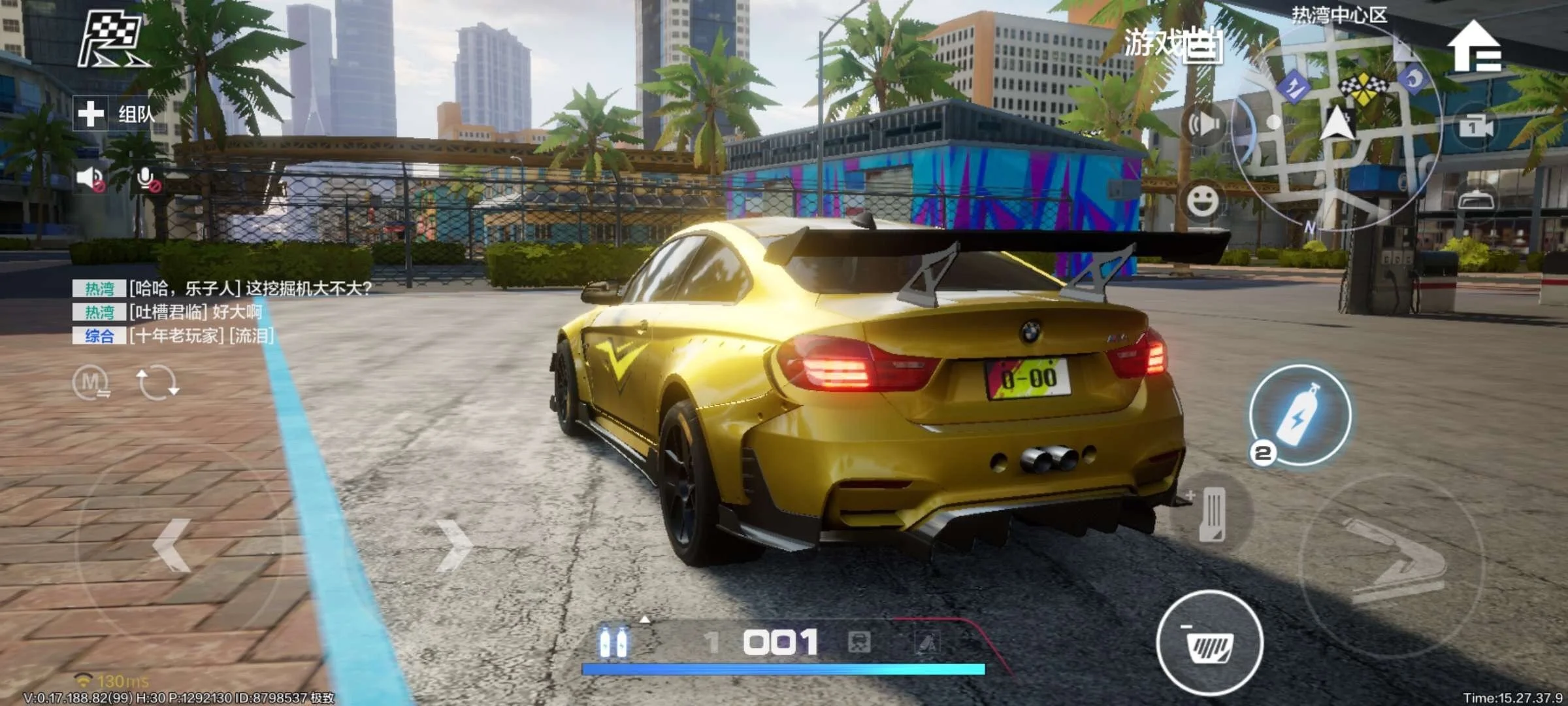Tap the checkered flag race logo
This screenshot has width=1568, height=706.
pyautogui.click(x=112, y=41)
